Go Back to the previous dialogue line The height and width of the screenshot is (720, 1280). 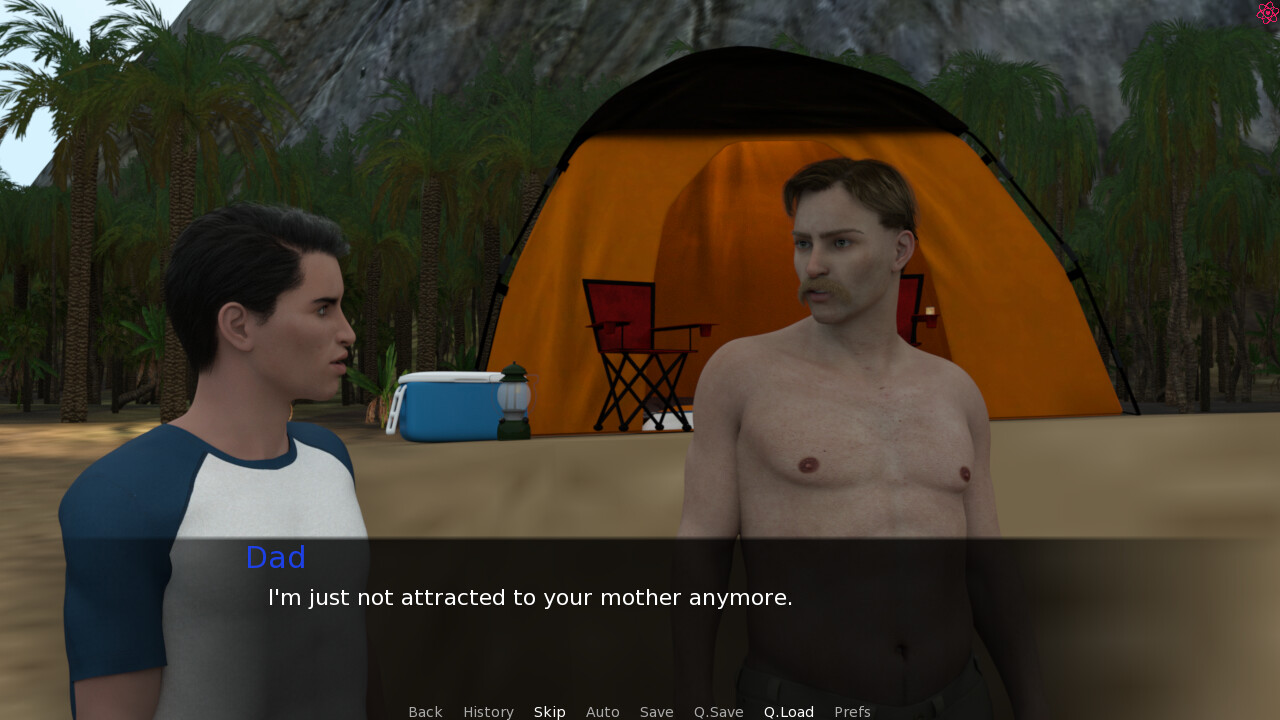pos(425,712)
